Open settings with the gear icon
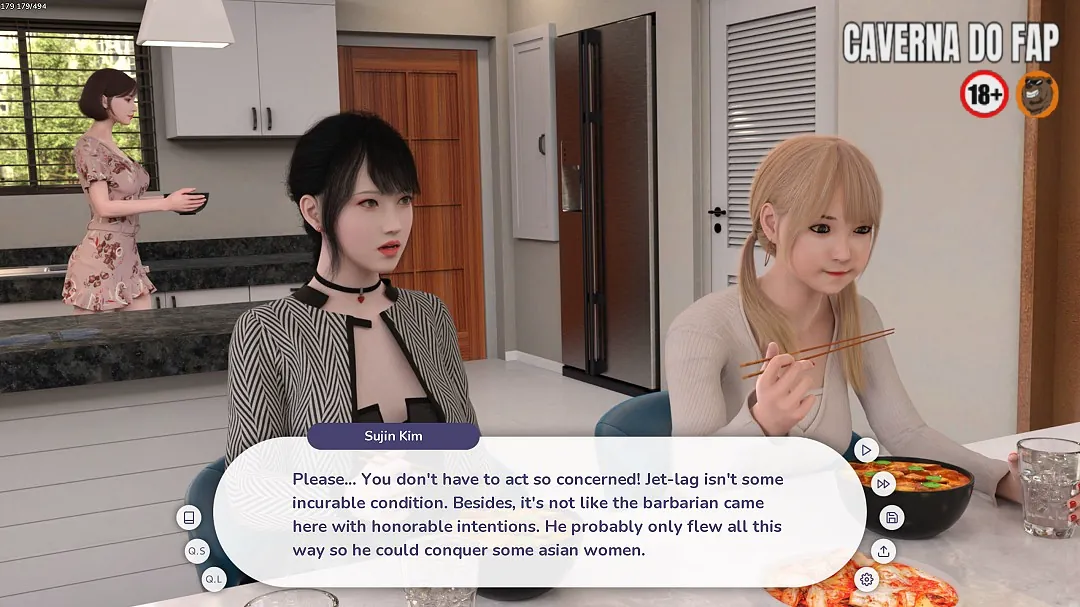 (x=866, y=579)
